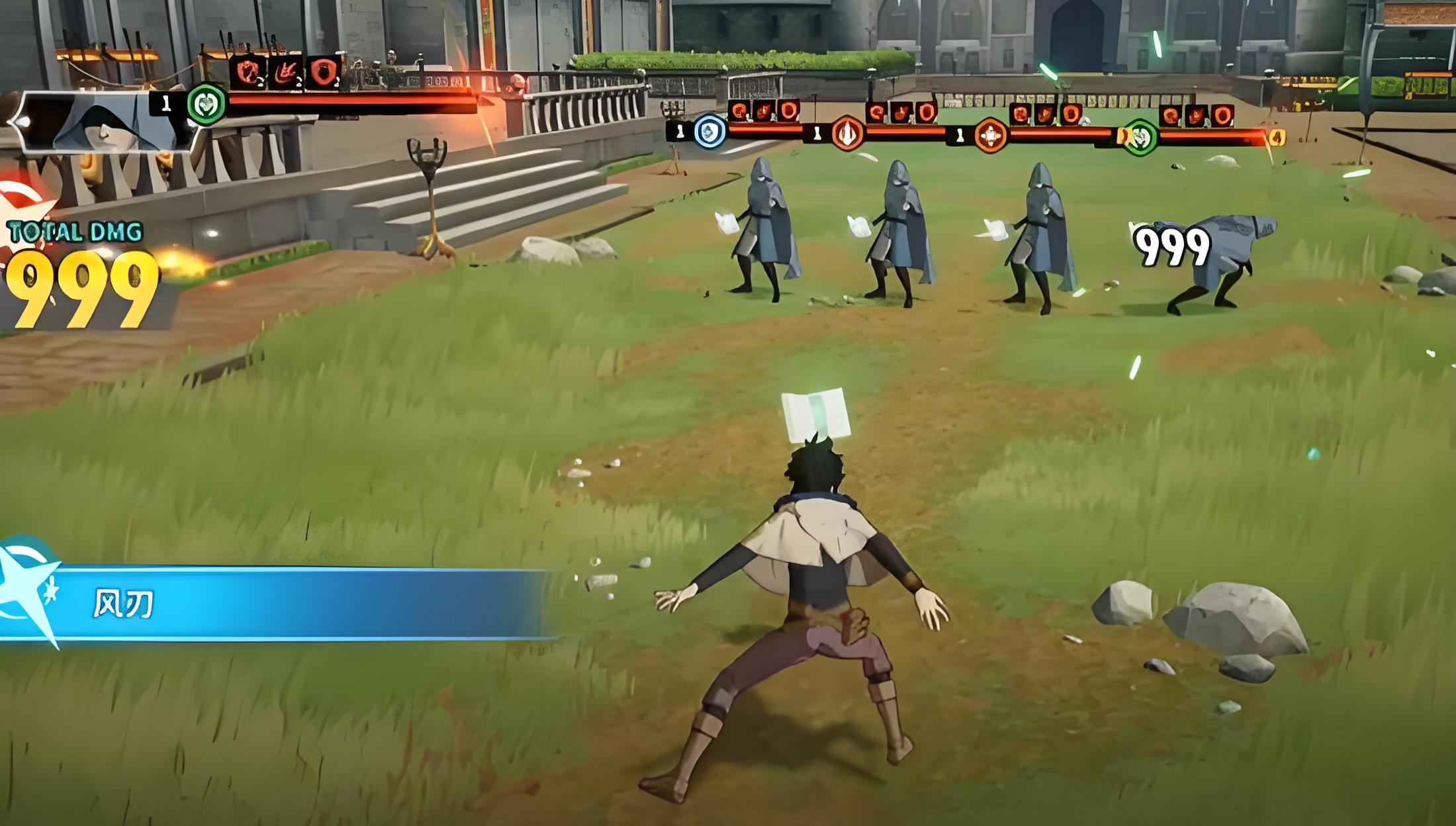The image size is (1456, 826).
Task: Pick the orange cross-shaped enemy emblem
Action: [990, 135]
